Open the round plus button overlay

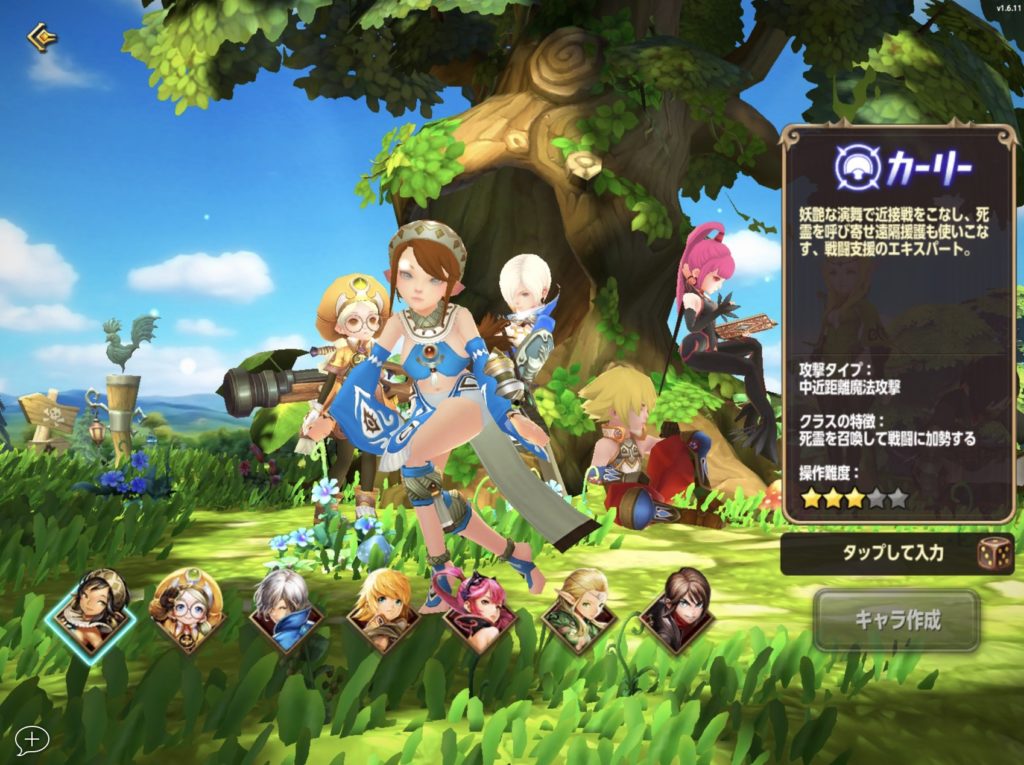(x=32, y=740)
